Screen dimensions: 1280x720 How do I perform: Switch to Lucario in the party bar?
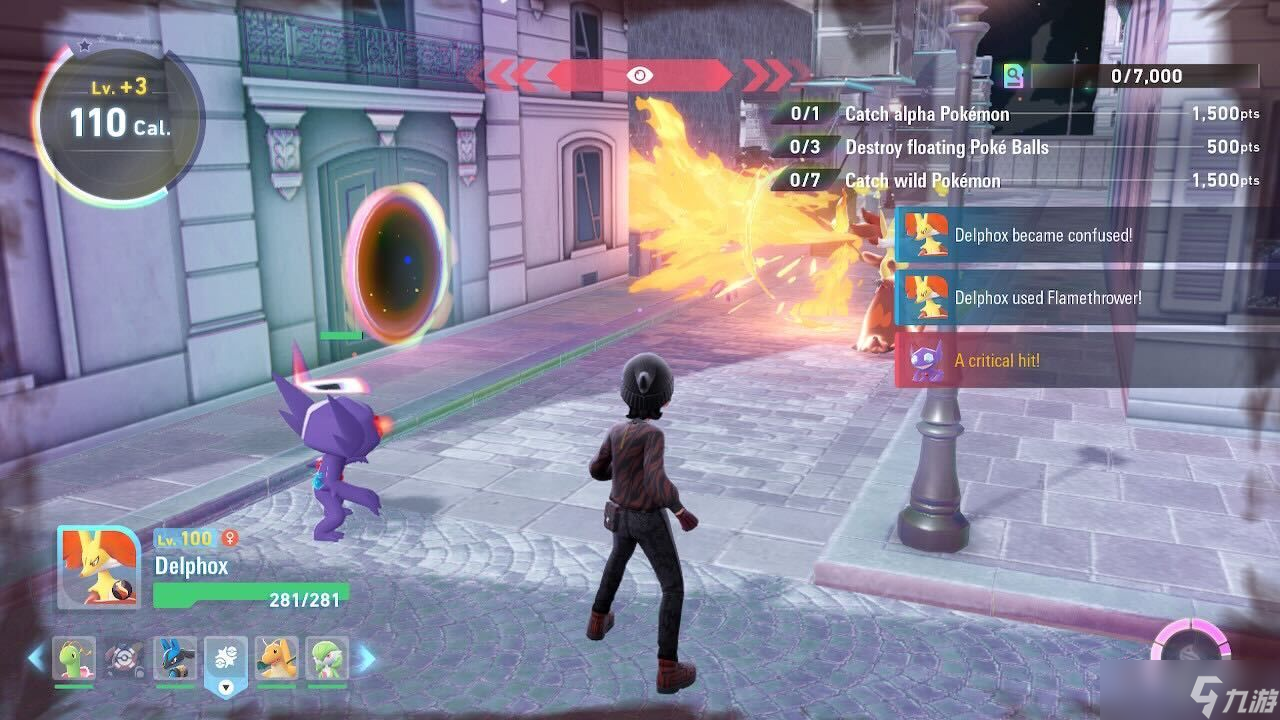pyautogui.click(x=175, y=658)
